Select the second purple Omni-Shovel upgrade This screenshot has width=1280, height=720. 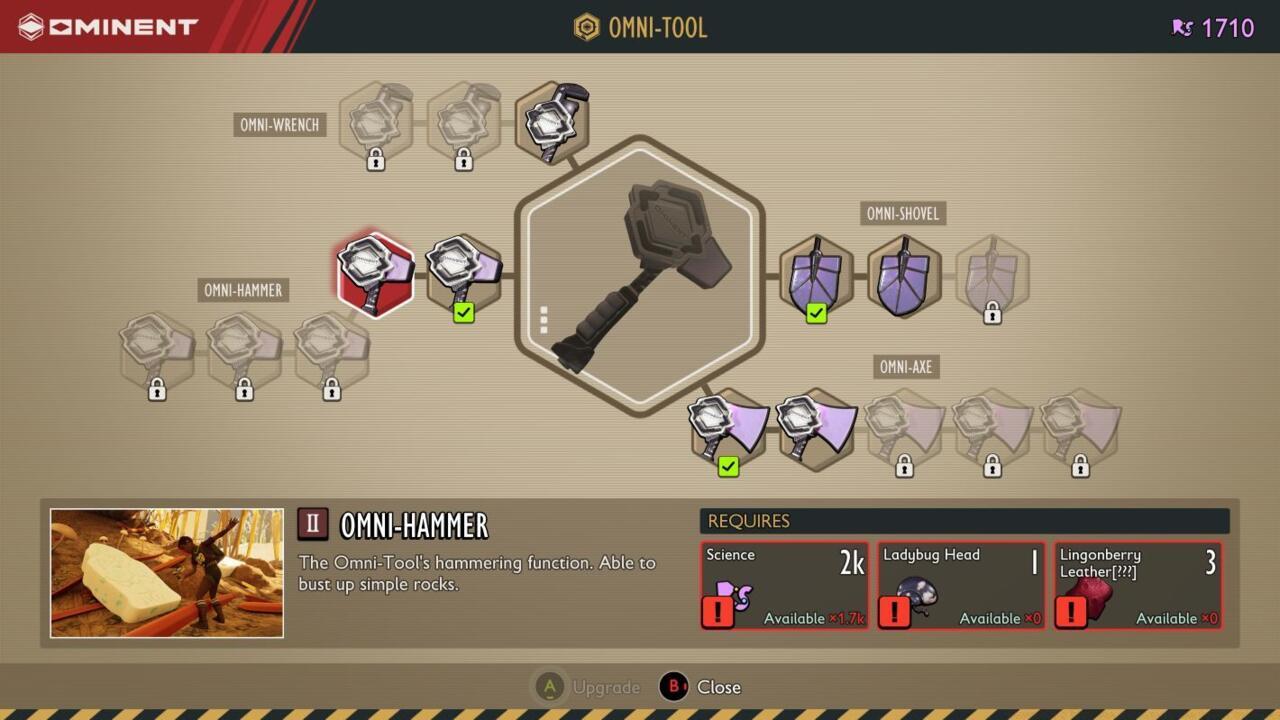pos(905,272)
